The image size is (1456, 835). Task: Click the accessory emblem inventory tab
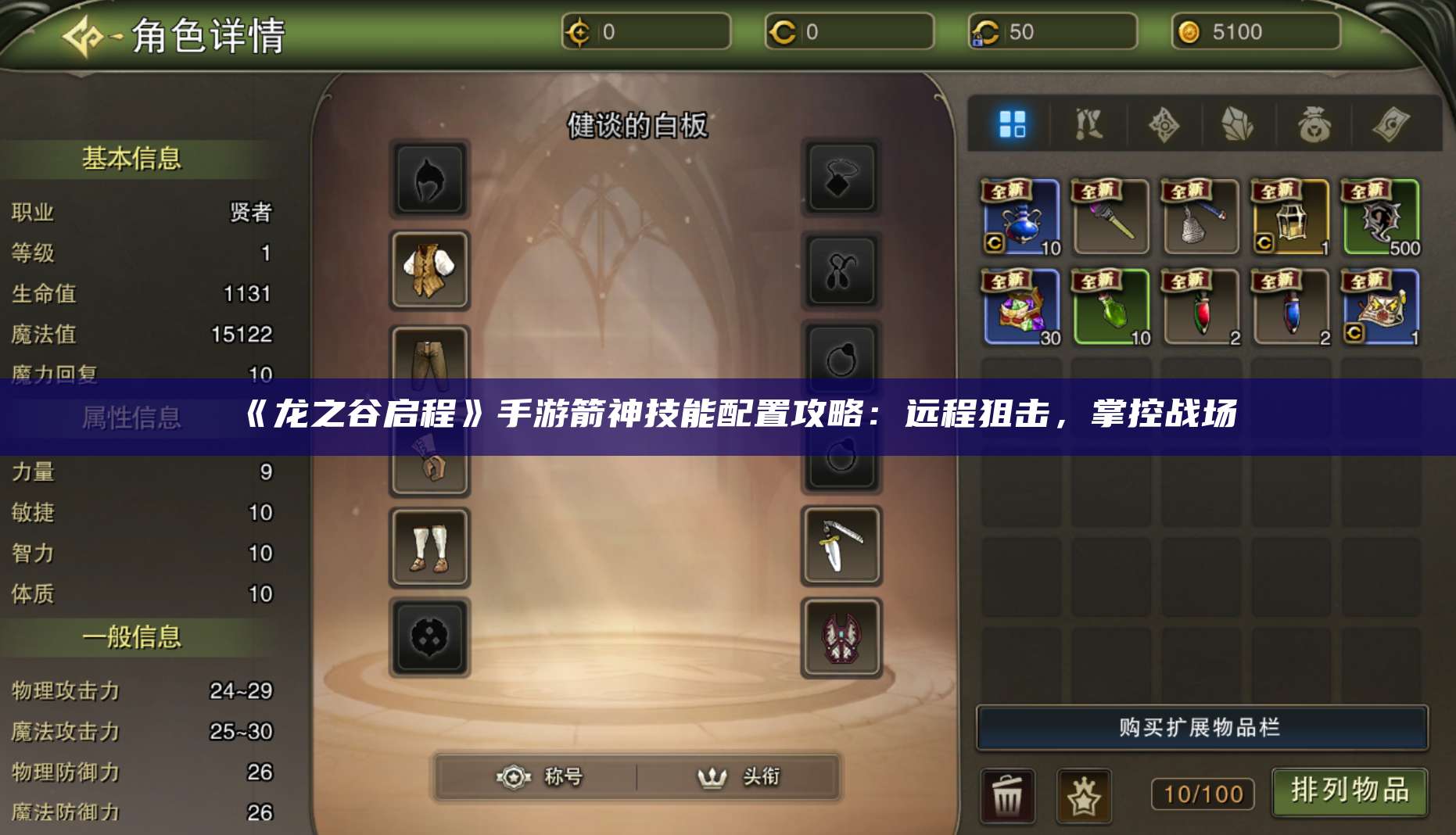click(1165, 125)
